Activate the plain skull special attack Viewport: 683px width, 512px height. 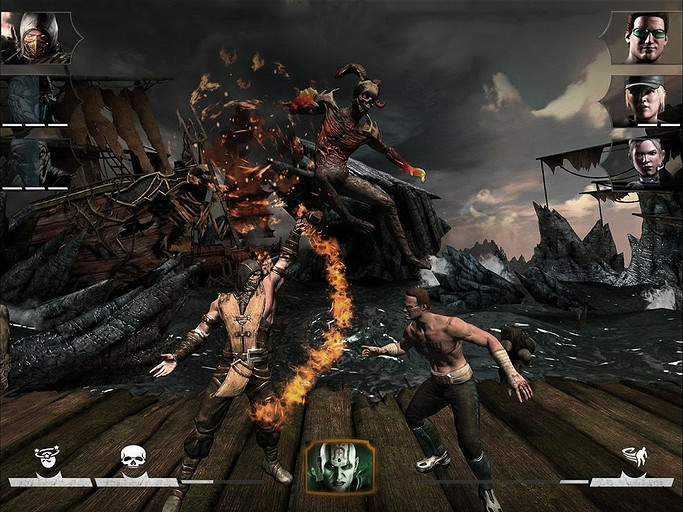[133, 458]
